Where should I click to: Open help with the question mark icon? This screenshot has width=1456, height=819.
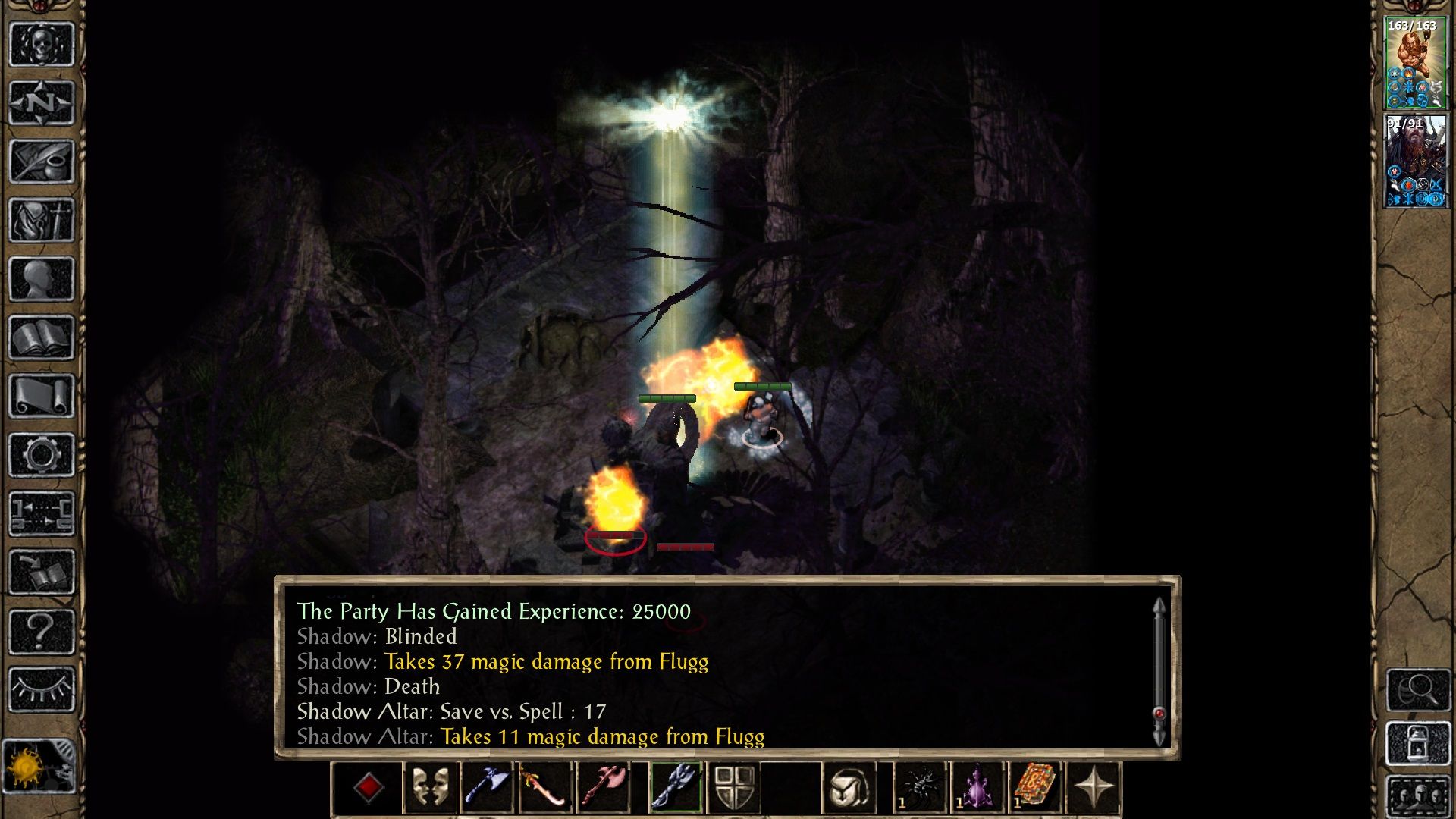42,632
